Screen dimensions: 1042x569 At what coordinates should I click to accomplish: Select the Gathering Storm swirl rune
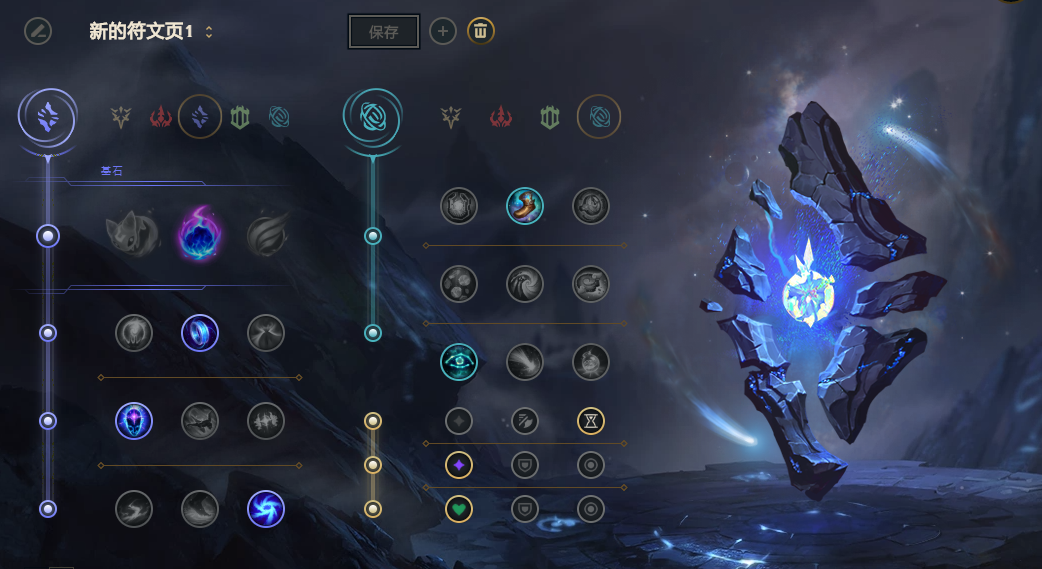(x=266, y=509)
